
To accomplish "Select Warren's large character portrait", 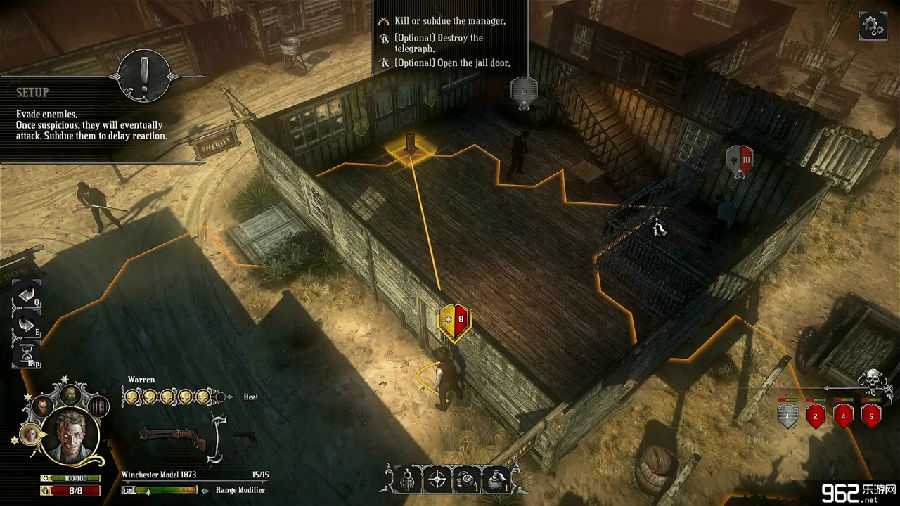I will click(70, 437).
